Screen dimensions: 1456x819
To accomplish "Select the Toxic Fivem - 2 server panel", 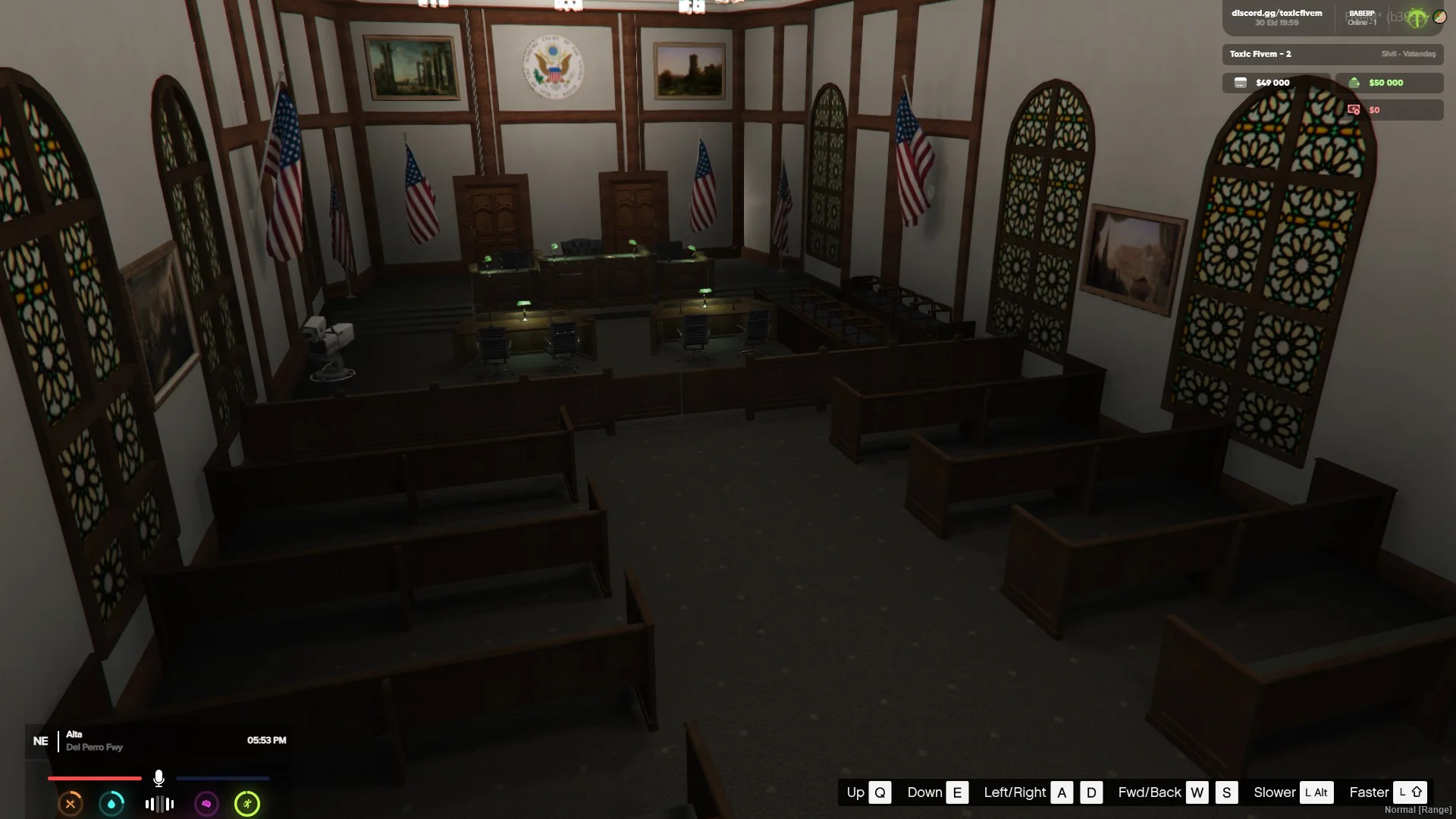I will pyautogui.click(x=1332, y=54).
